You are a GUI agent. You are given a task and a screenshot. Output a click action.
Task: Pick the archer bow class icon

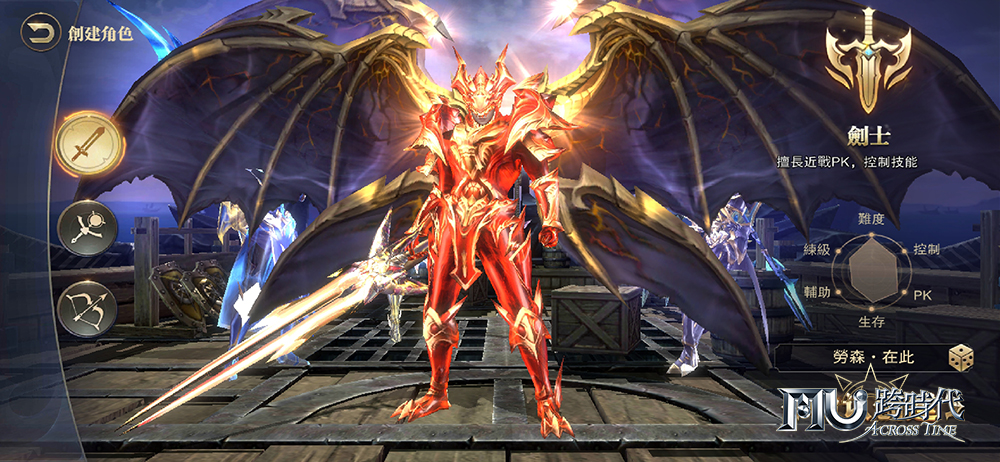tap(88, 311)
